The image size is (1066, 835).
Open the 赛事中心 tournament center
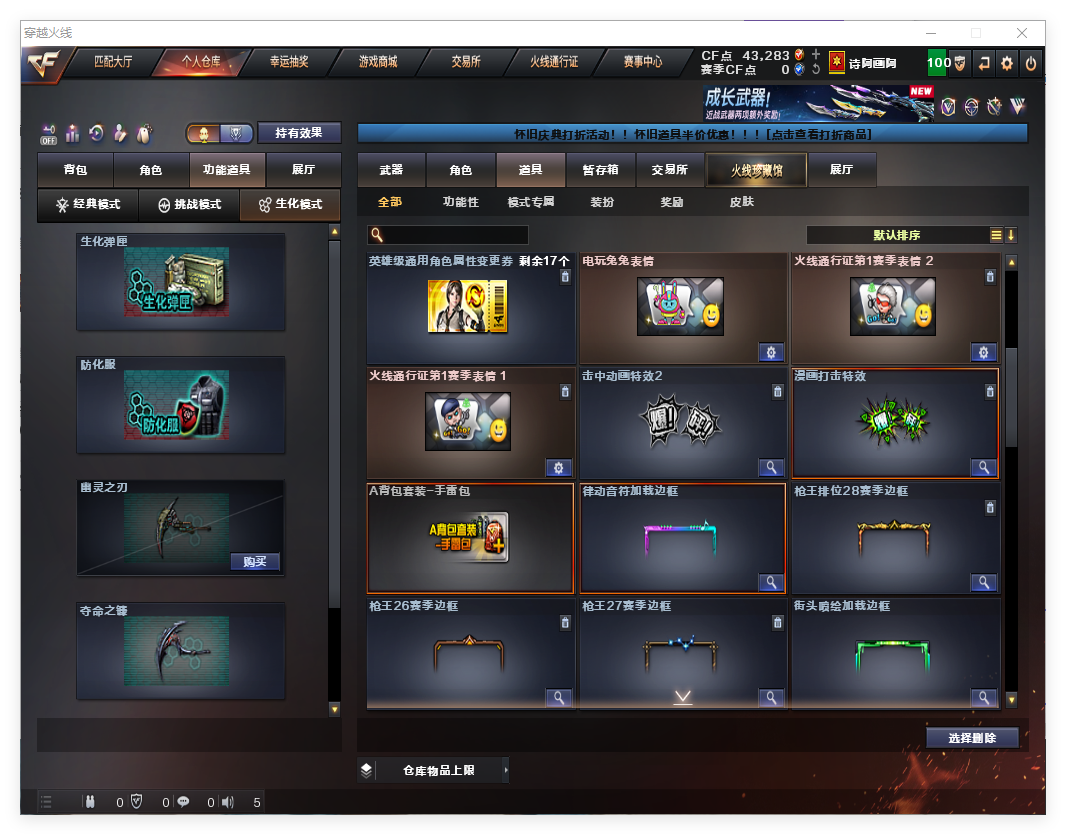(x=643, y=62)
